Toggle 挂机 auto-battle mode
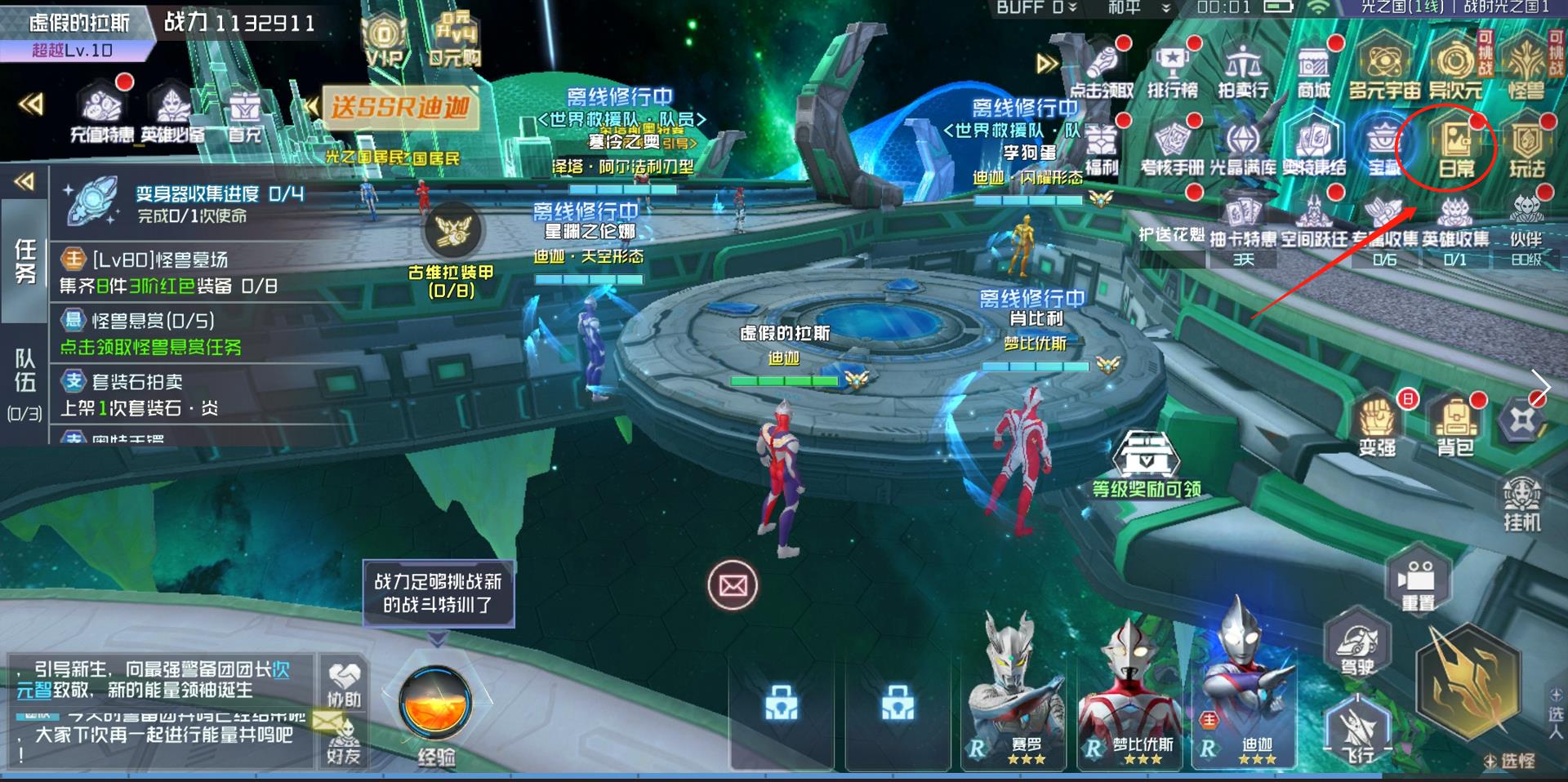Screen dimensions: 1568x782 1521,502
